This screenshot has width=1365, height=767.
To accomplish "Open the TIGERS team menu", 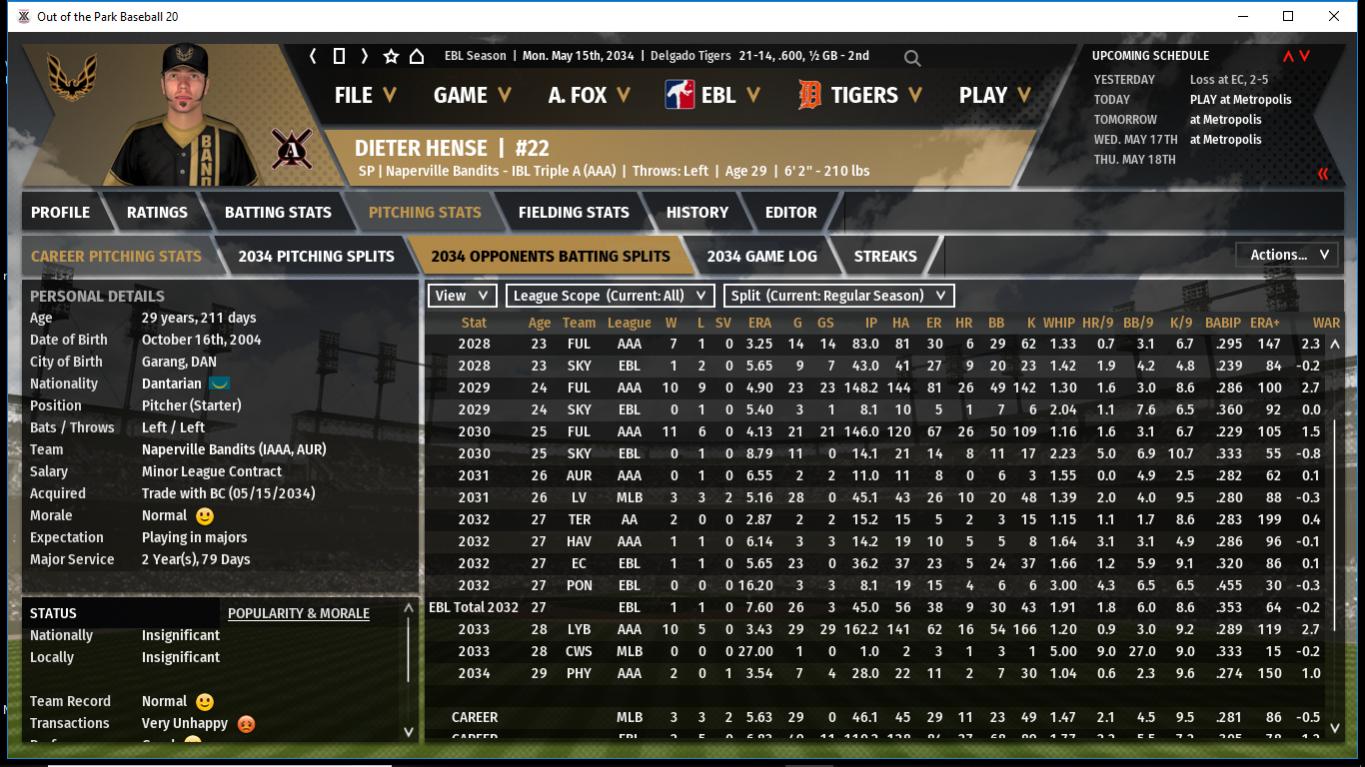I will [861, 95].
